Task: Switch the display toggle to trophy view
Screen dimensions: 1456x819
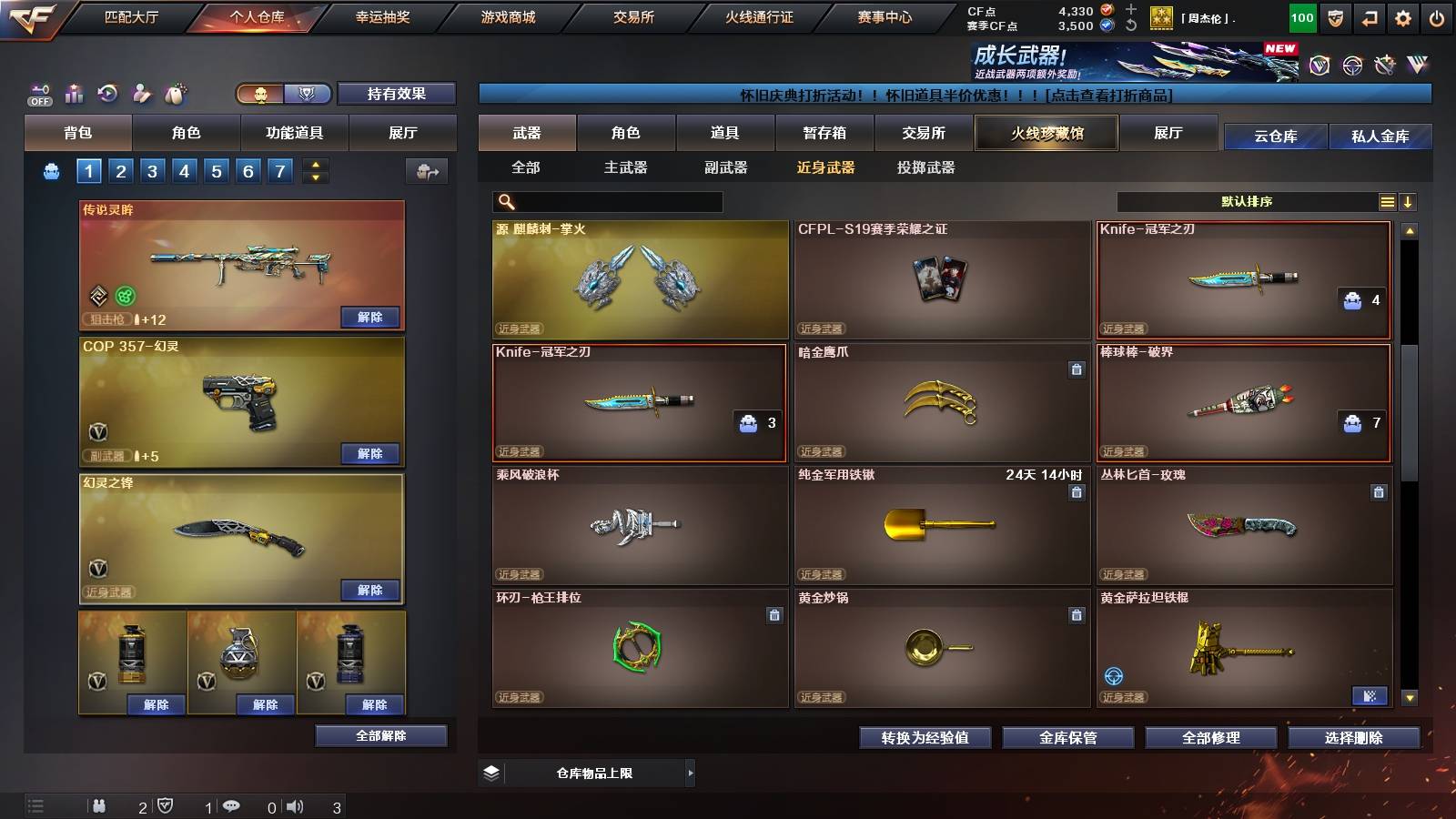Action: tap(308, 91)
